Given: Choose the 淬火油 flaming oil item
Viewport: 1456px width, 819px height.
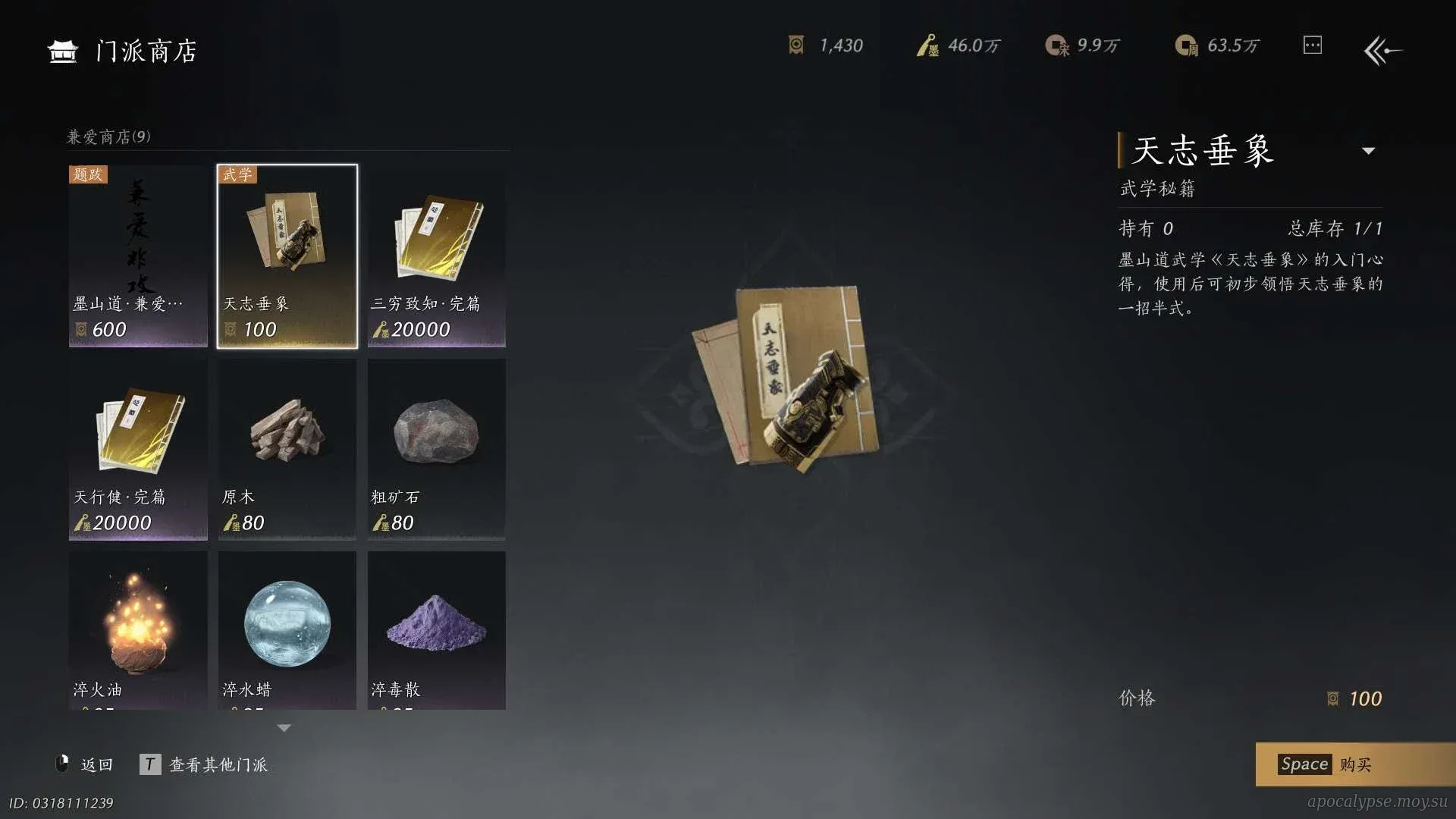Looking at the screenshot, I should 138,631.
